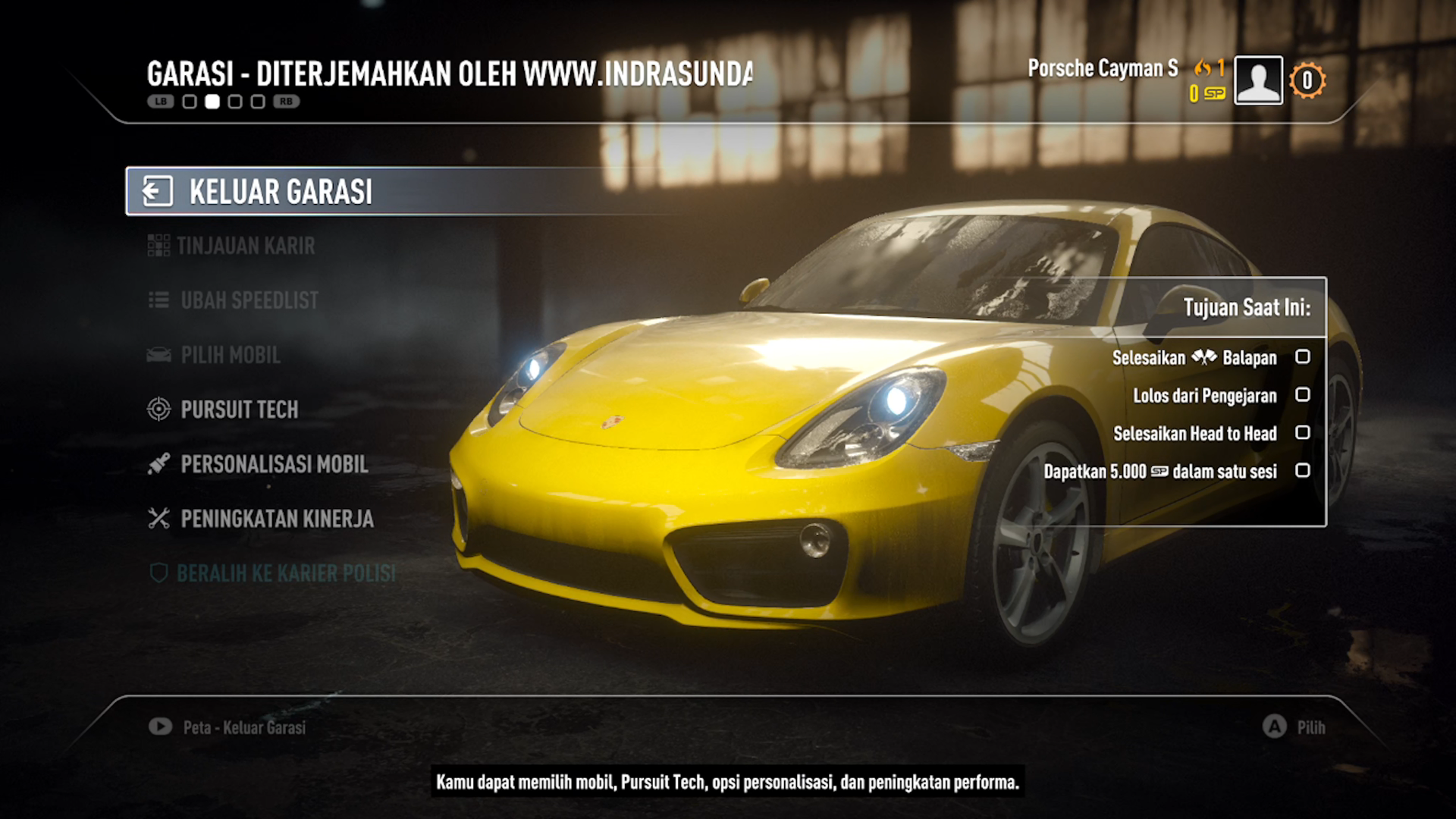Open the Tujuan Saat Ini panel header

tap(1246, 307)
